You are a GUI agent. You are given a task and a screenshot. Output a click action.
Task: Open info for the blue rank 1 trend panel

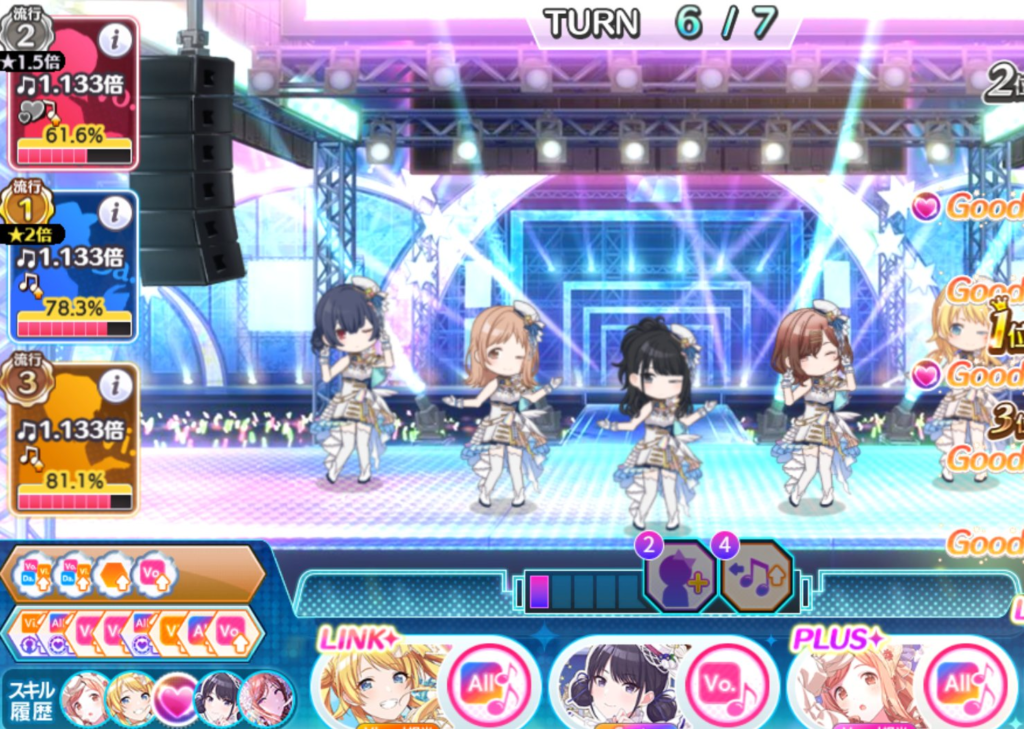[x=117, y=212]
